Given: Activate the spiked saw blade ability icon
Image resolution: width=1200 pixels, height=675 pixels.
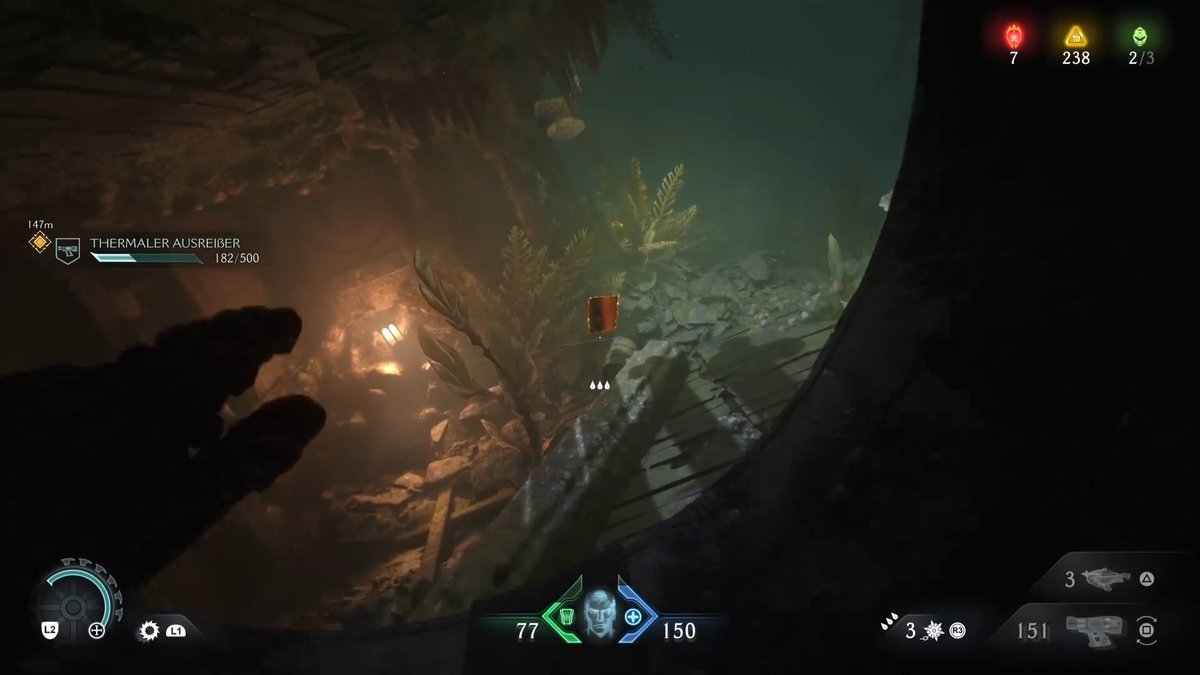Looking at the screenshot, I should (150, 631).
